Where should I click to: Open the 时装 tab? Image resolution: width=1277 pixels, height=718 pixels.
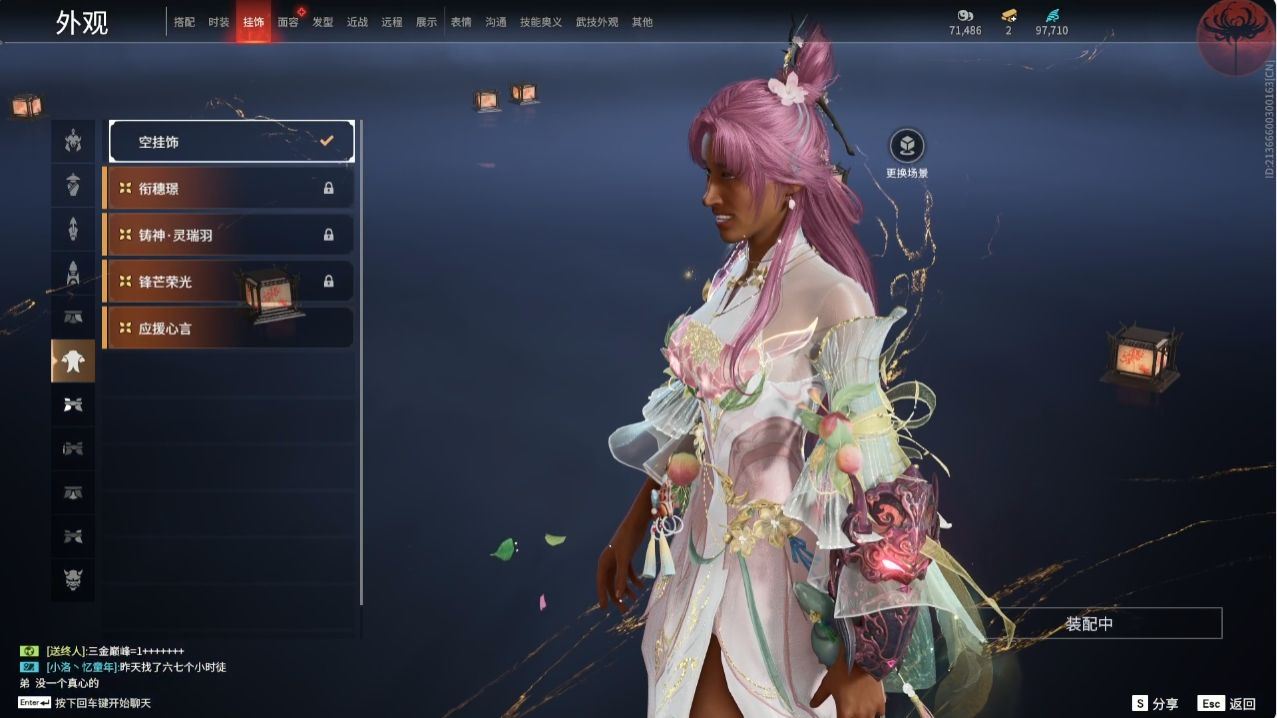219,22
